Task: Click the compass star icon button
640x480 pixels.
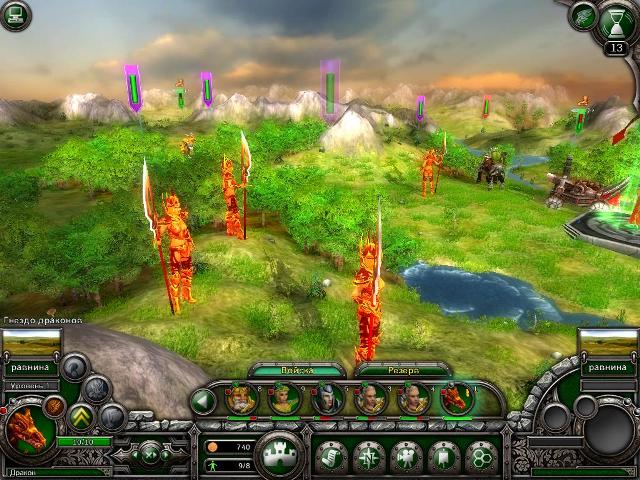Action: pyautogui.click(x=369, y=456)
